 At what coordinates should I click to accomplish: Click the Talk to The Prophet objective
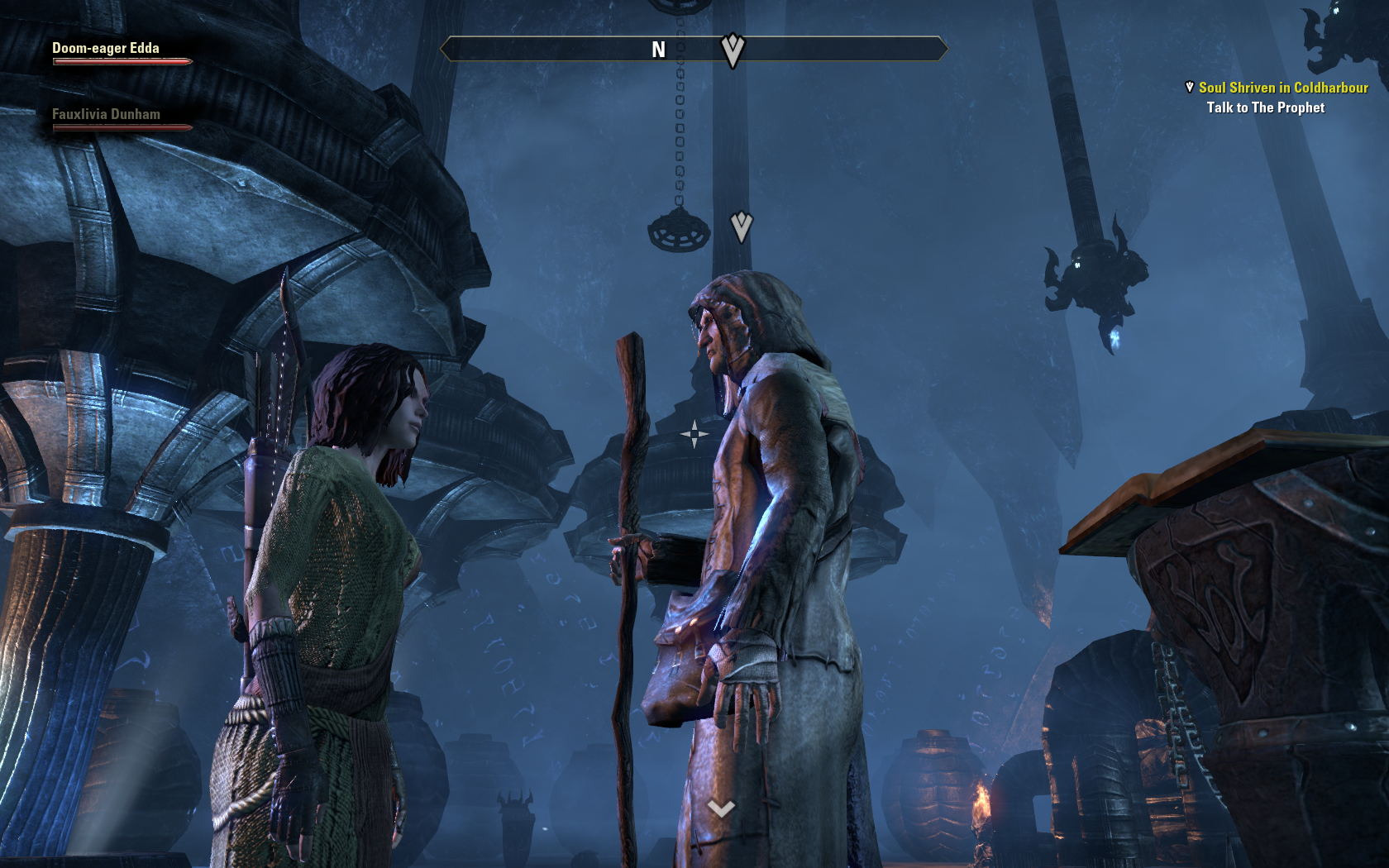pos(1265,107)
